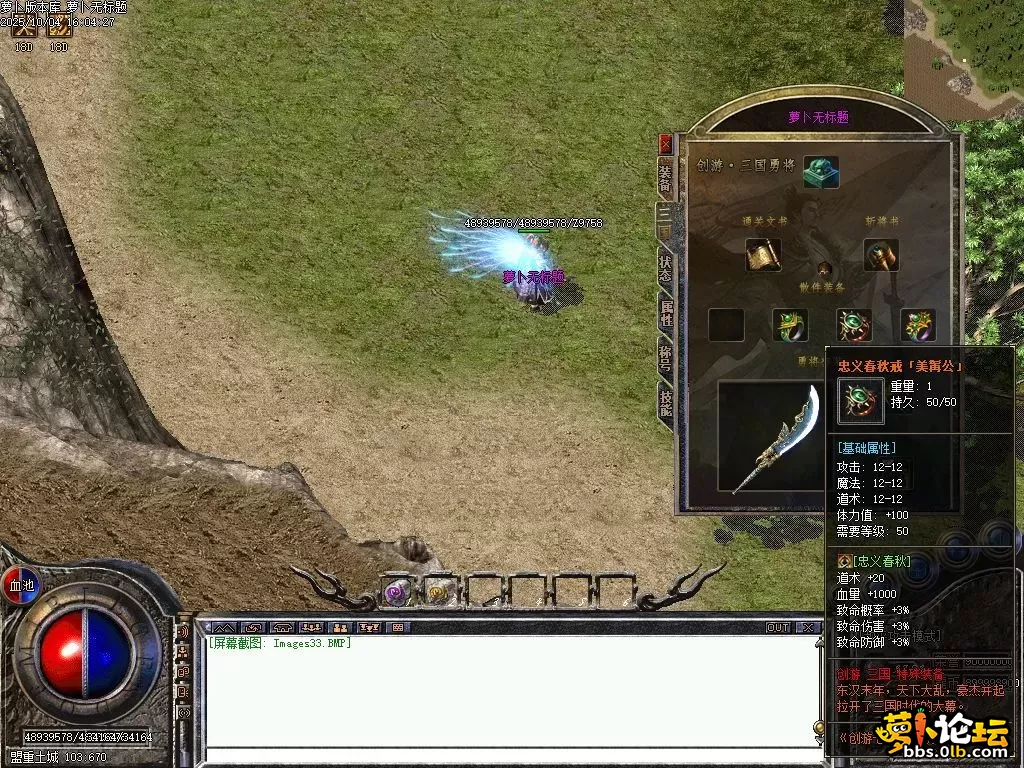Close the chat window with X

click(808, 627)
